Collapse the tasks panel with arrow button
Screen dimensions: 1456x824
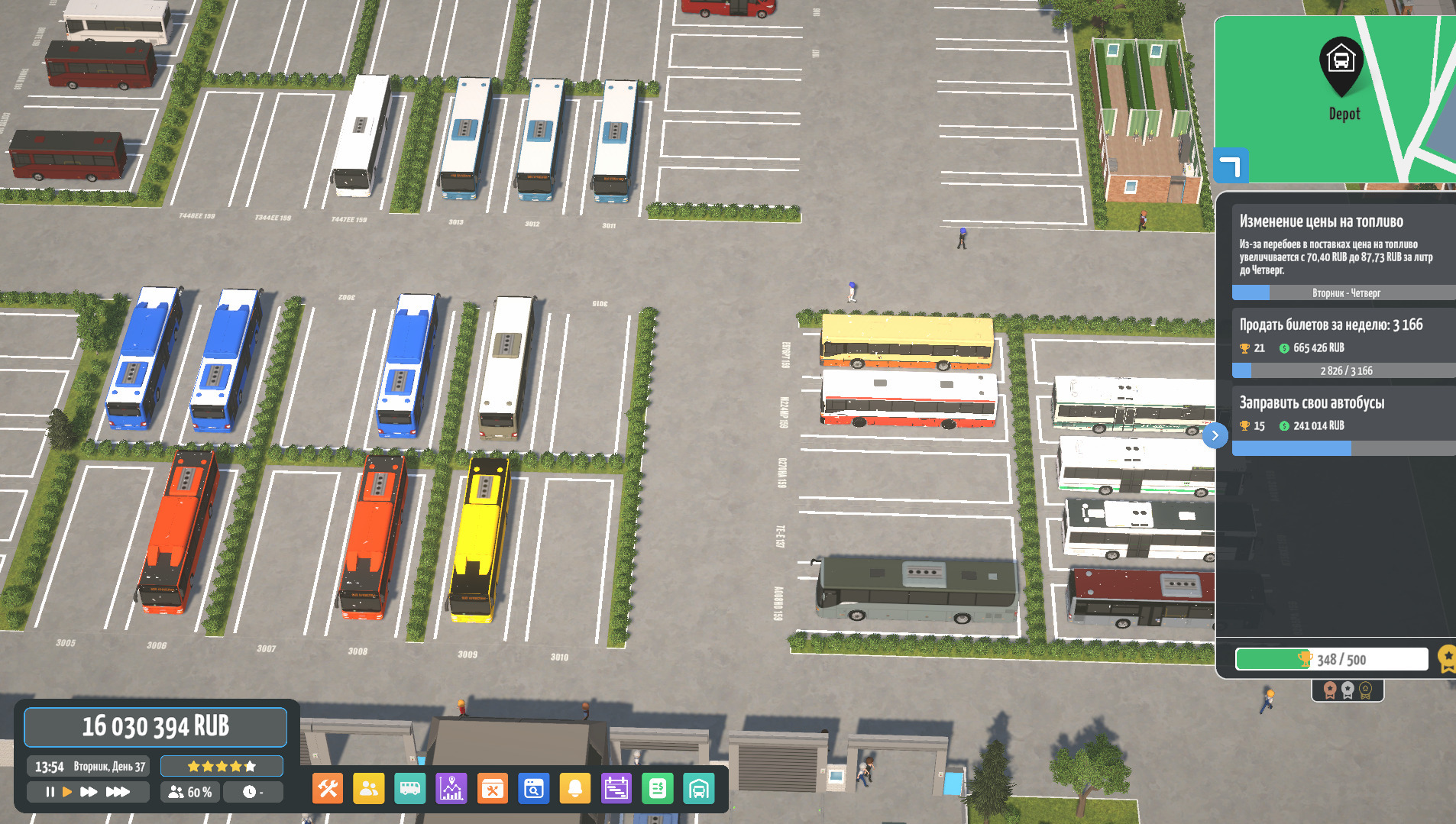1215,435
